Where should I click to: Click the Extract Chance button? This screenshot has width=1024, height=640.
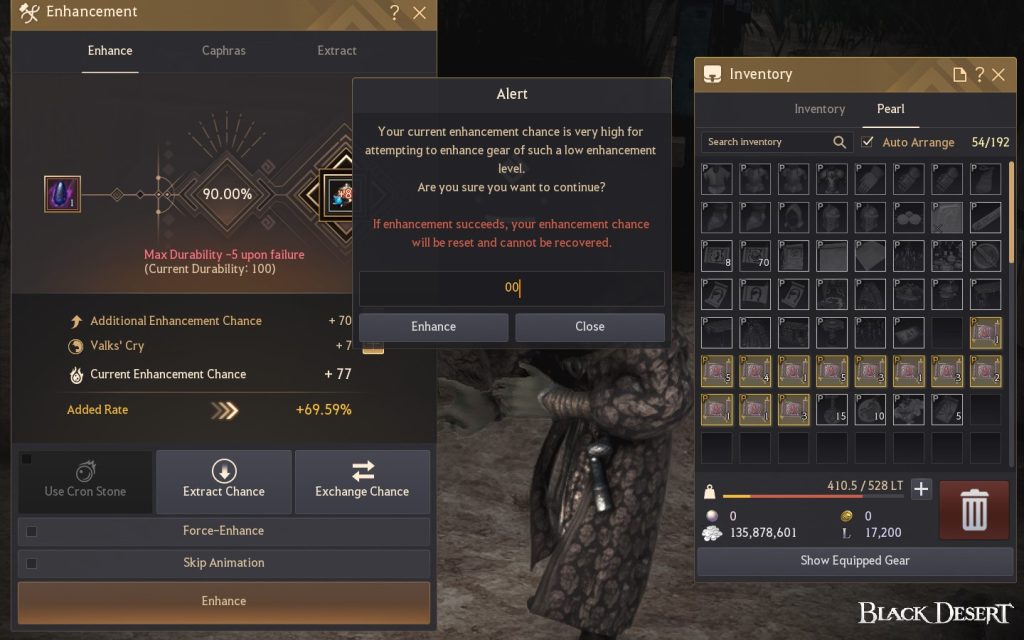pyautogui.click(x=224, y=480)
